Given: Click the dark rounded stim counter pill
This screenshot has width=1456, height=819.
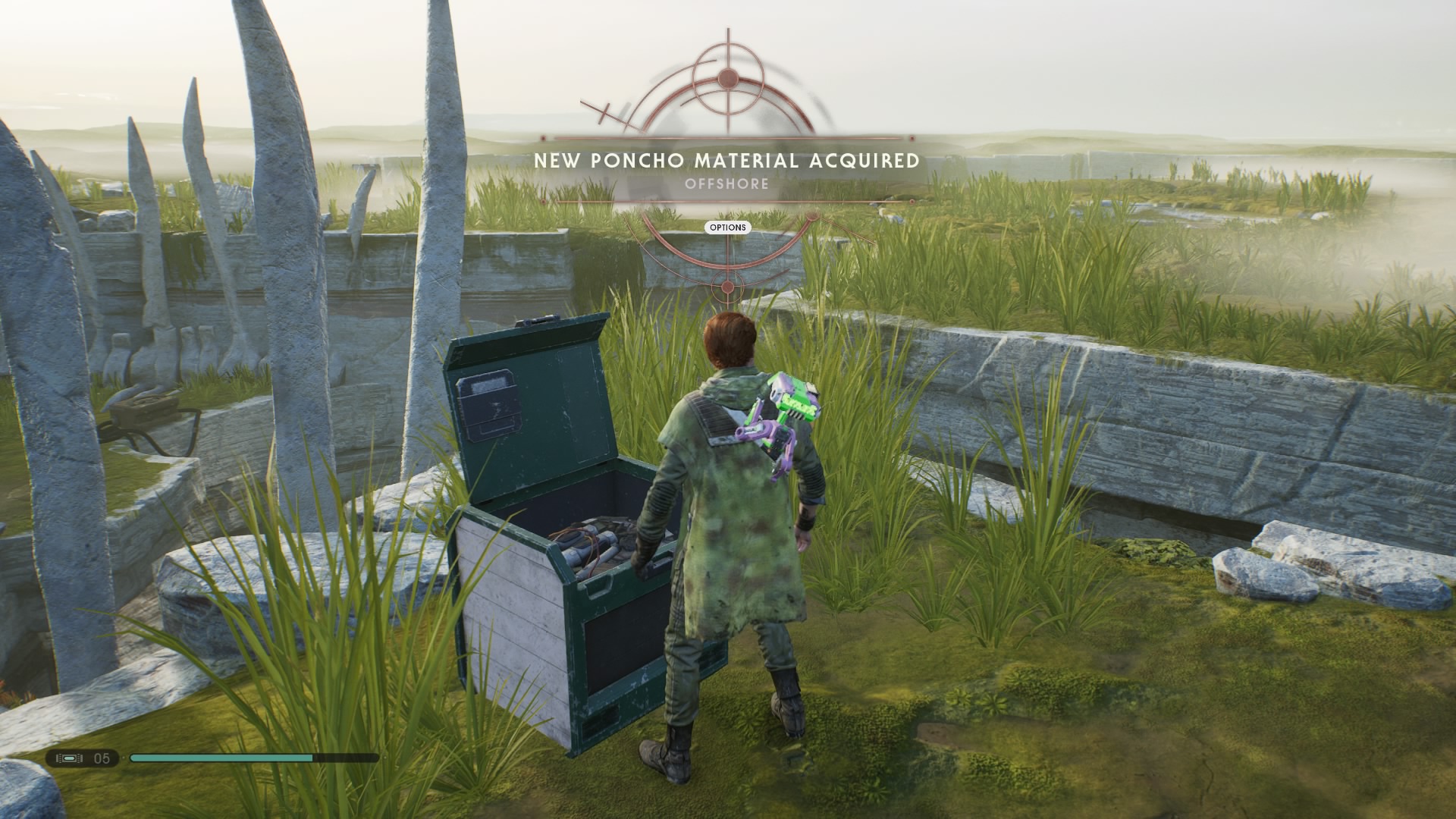Looking at the screenshot, I should [x=83, y=760].
